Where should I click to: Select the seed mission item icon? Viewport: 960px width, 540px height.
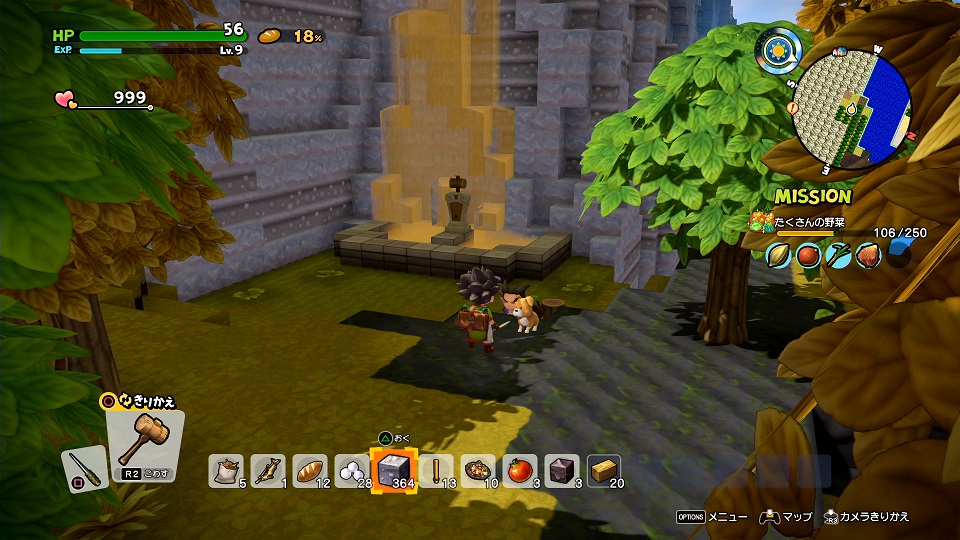click(781, 255)
